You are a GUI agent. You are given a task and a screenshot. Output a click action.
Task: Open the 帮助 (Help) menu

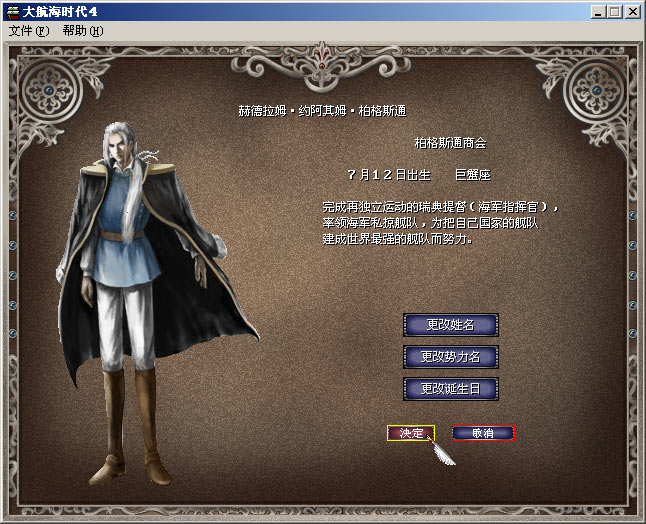click(82, 31)
